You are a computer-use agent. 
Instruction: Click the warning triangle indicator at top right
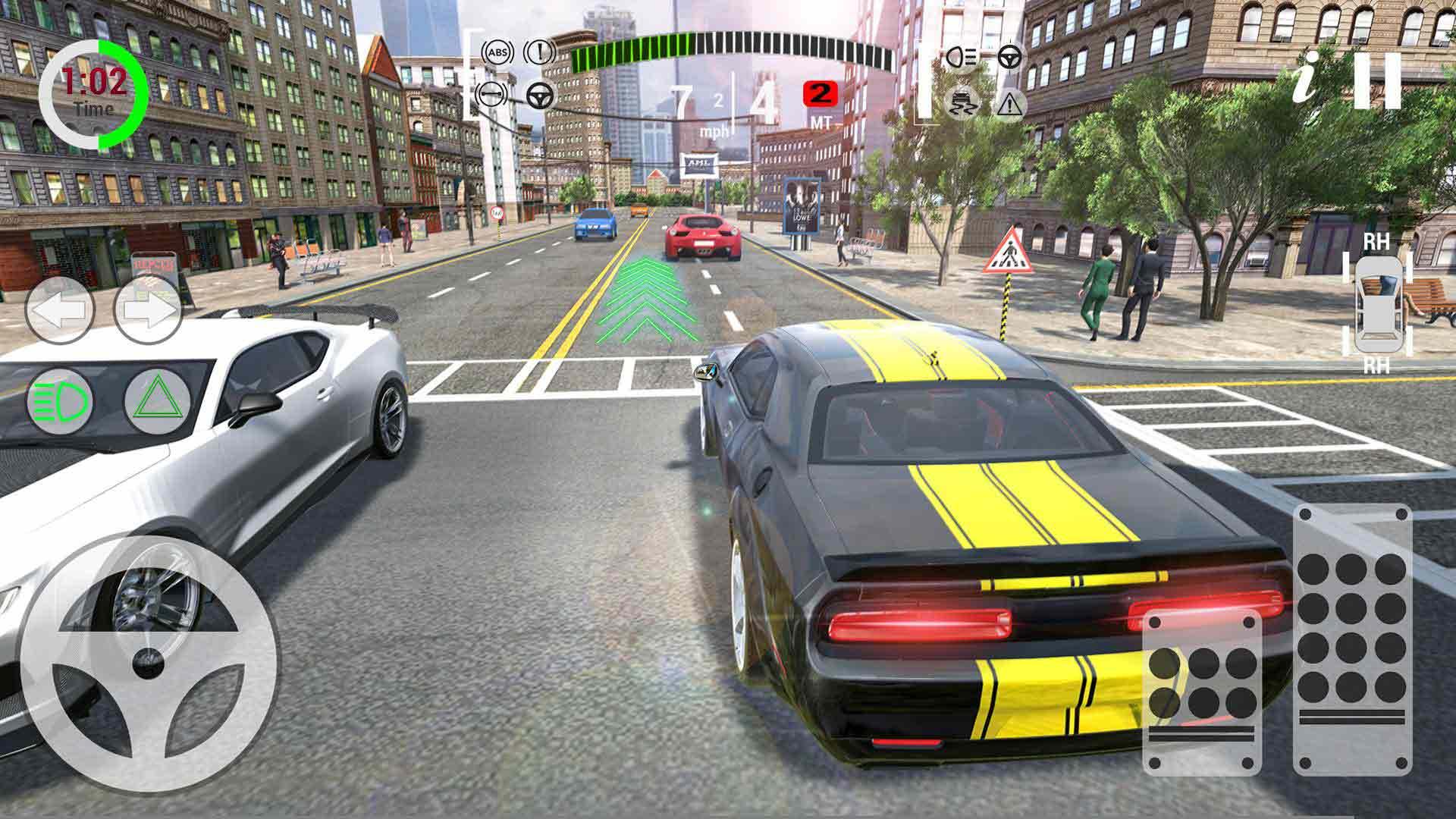tap(1010, 105)
